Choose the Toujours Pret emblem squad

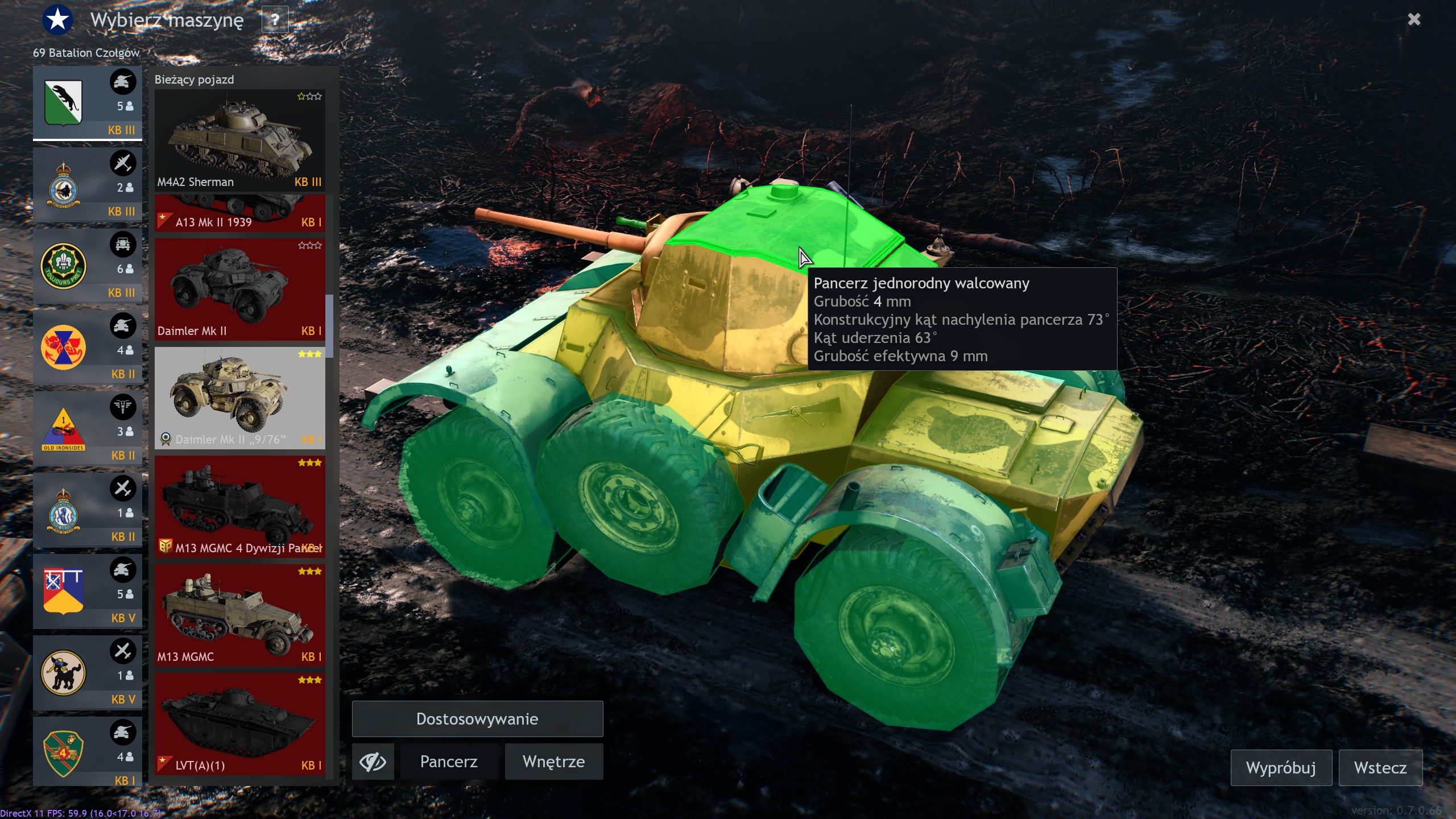pyautogui.click(x=87, y=266)
